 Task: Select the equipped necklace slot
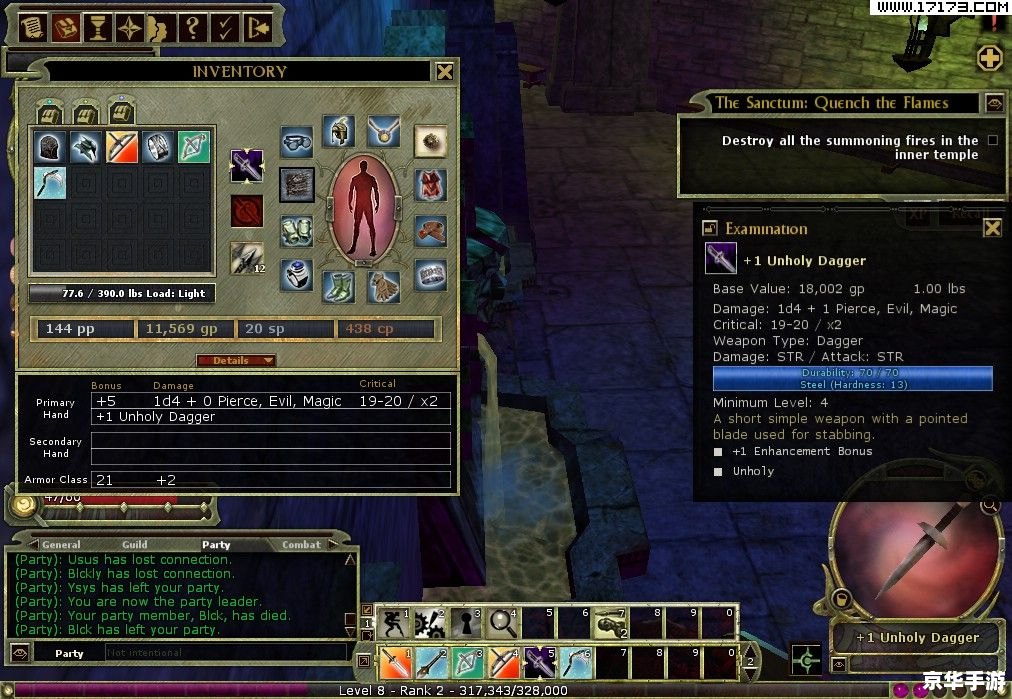click(383, 131)
